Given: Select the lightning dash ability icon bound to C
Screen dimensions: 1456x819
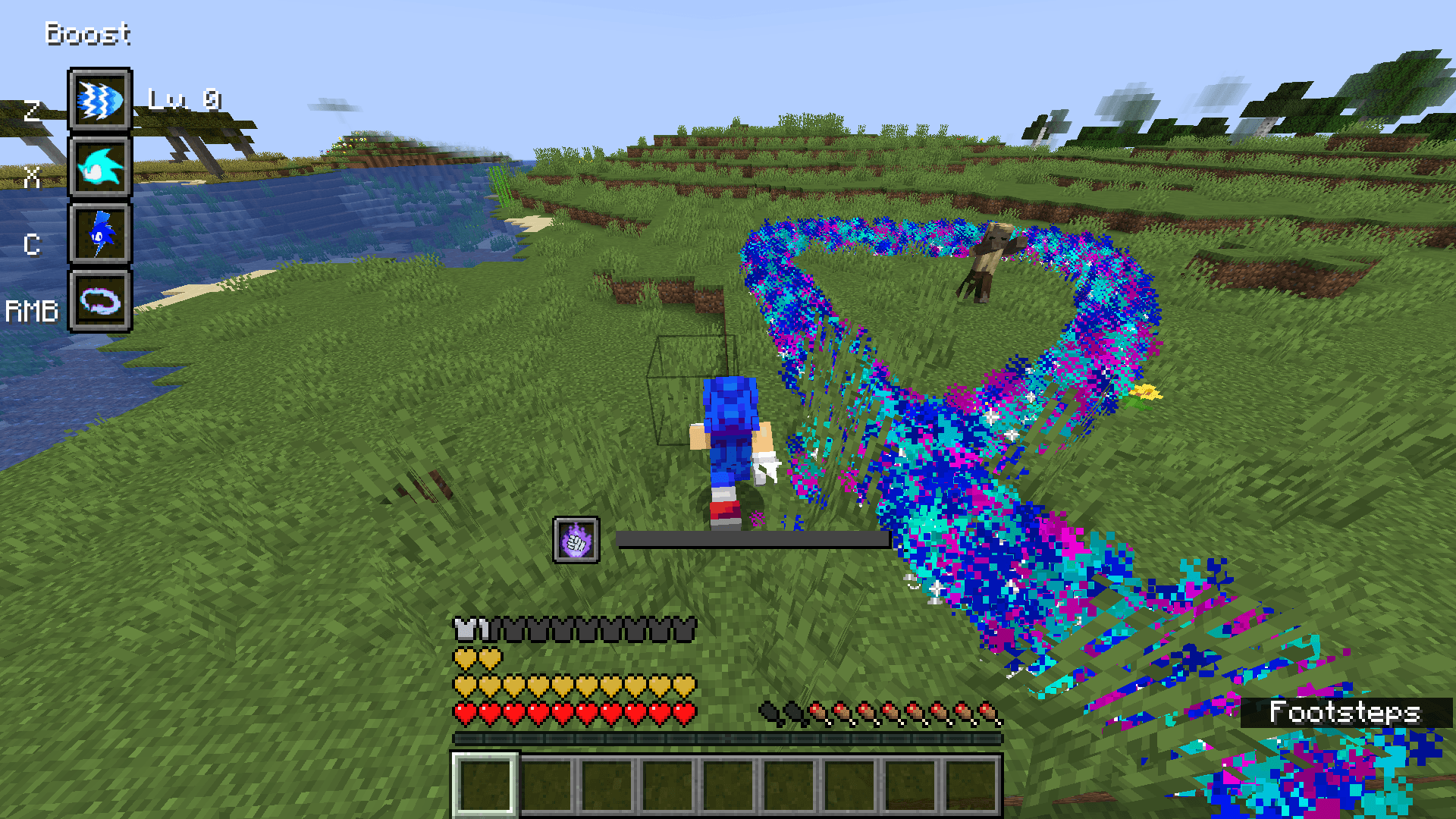Looking at the screenshot, I should [99, 237].
